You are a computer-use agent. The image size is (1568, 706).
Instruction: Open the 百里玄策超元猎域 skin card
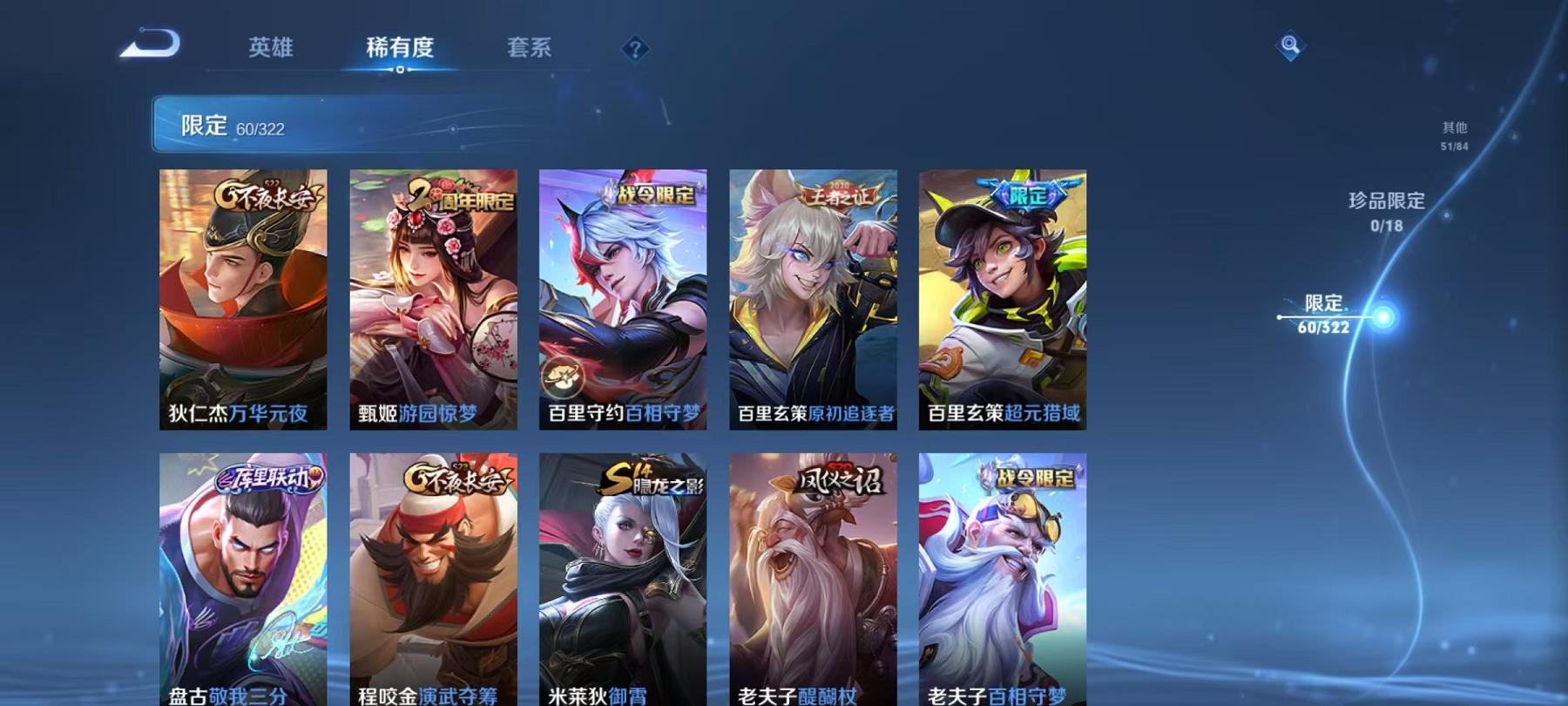coord(1004,296)
